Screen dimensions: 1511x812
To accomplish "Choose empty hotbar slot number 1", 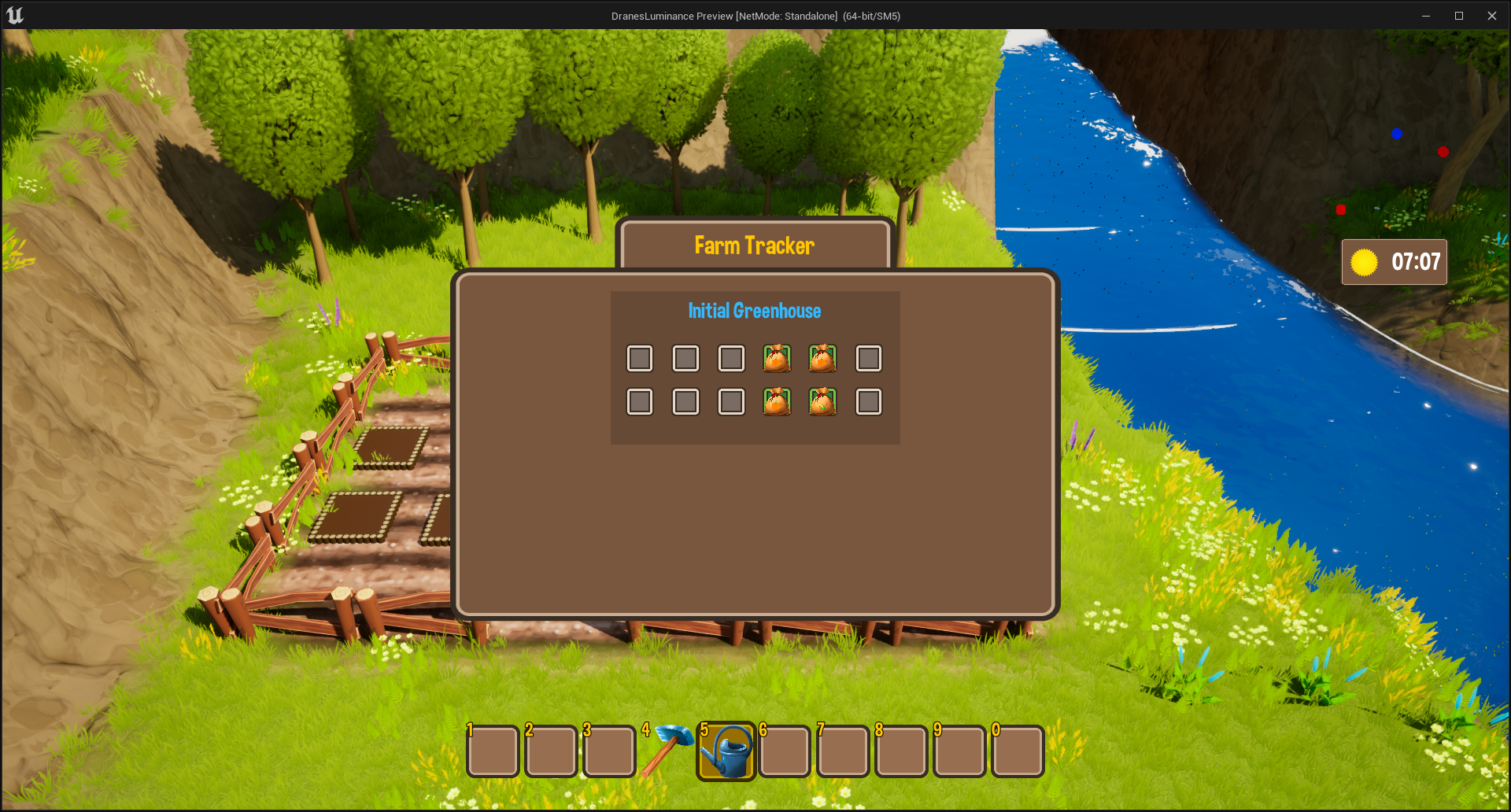I will point(493,751).
